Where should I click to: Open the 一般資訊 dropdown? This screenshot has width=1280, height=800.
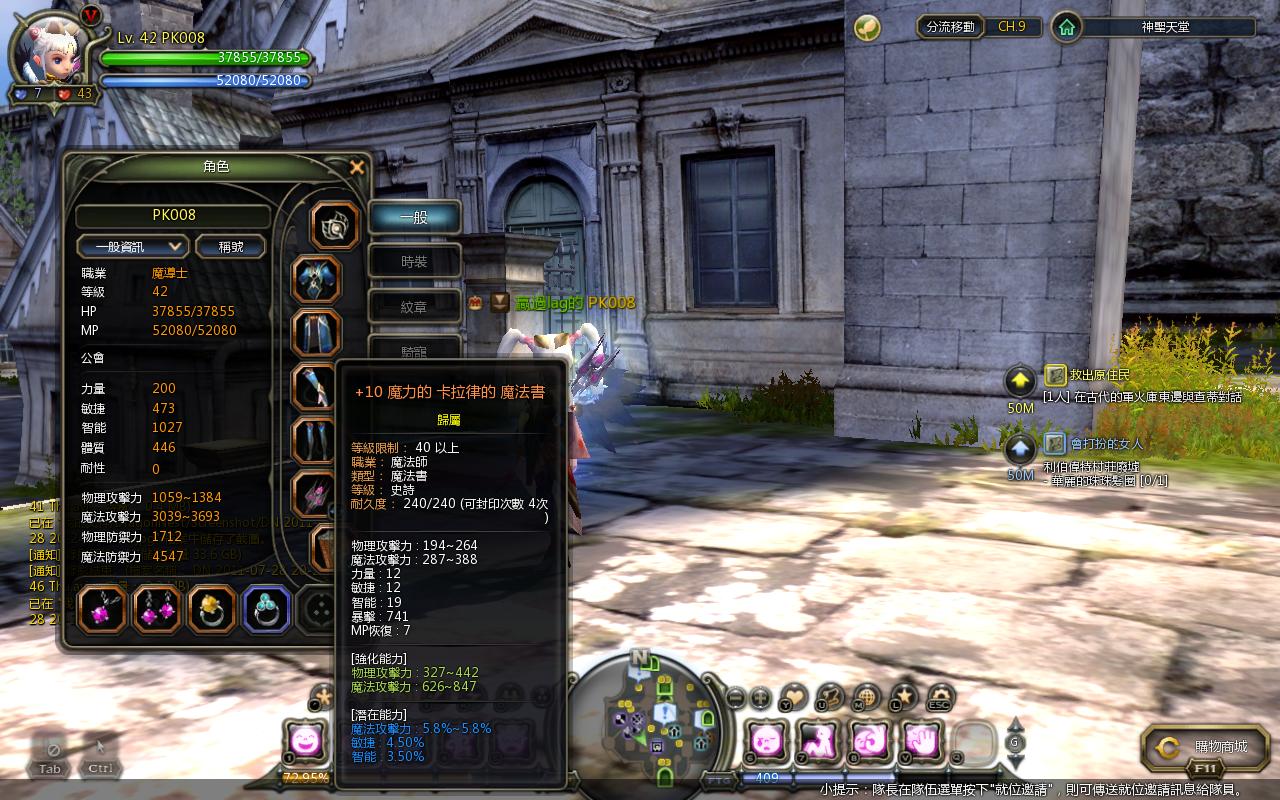pyautogui.click(x=132, y=246)
